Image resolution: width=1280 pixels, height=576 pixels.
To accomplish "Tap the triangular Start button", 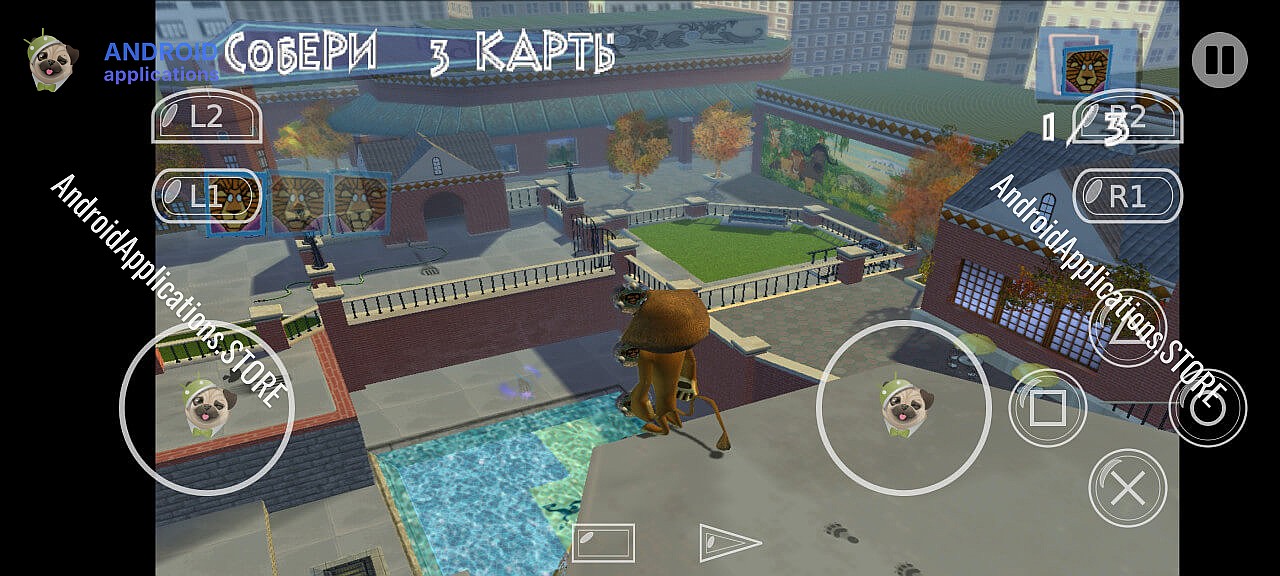I will [x=728, y=543].
